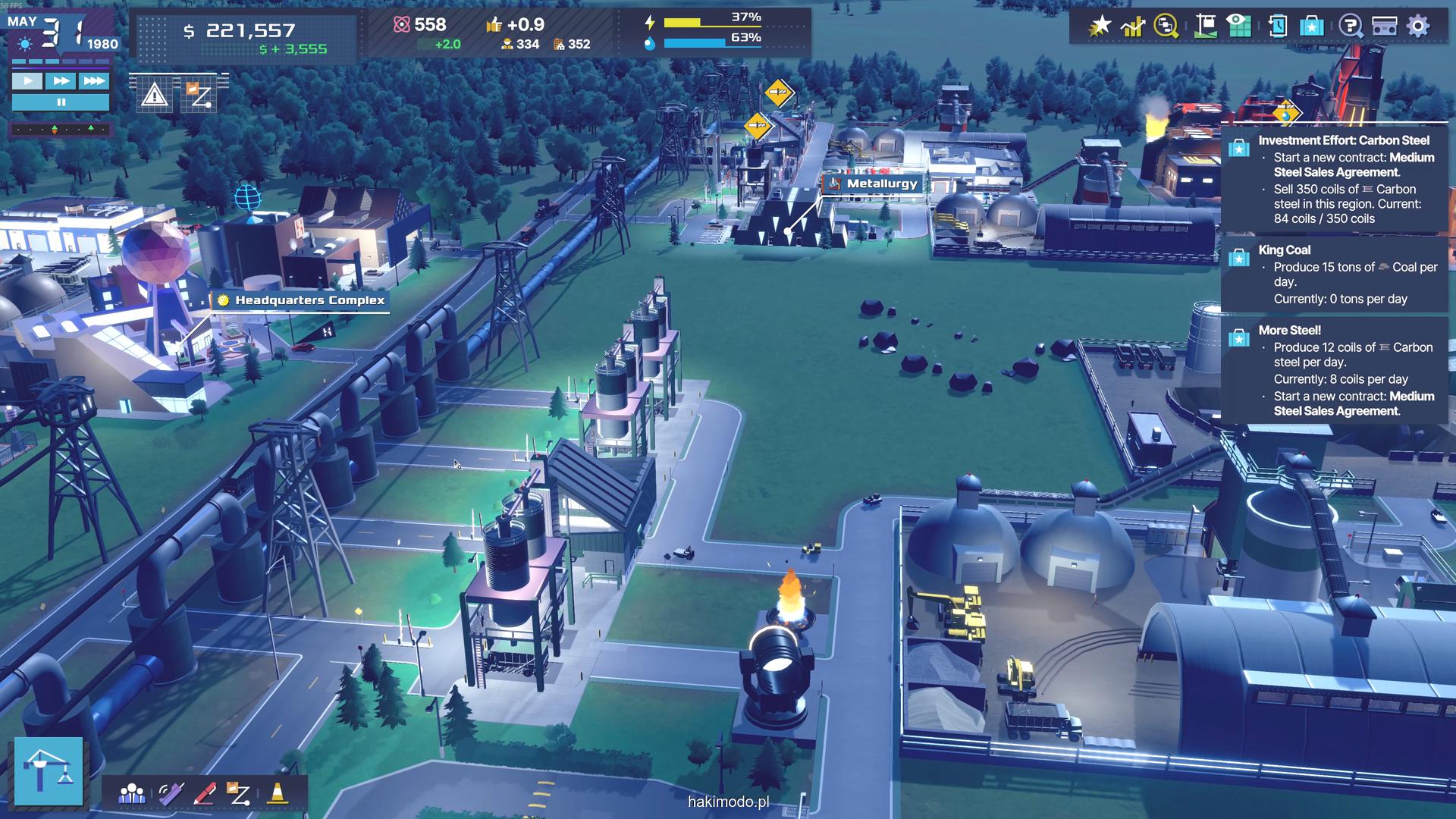Pause the game simulation
1456x819 pixels.
[x=61, y=102]
